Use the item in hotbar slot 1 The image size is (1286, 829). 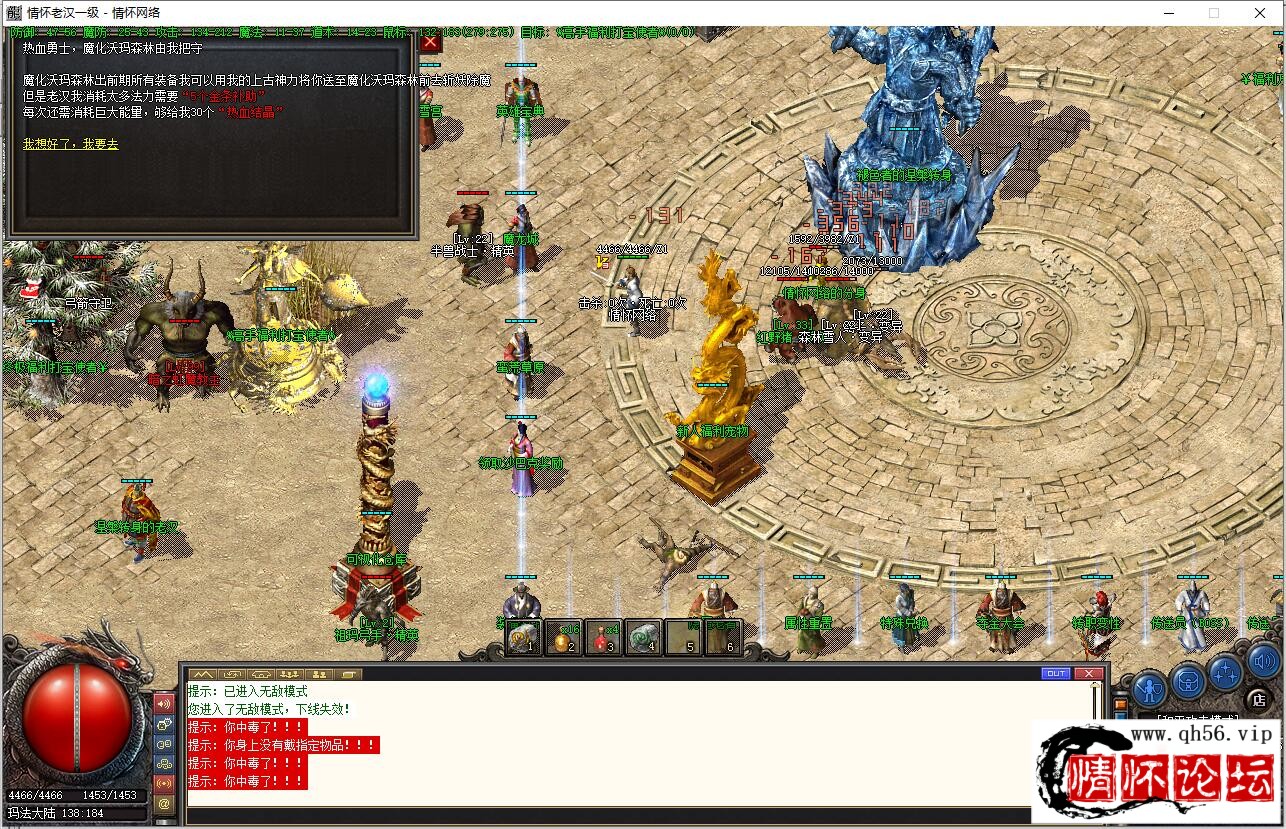pyautogui.click(x=523, y=637)
